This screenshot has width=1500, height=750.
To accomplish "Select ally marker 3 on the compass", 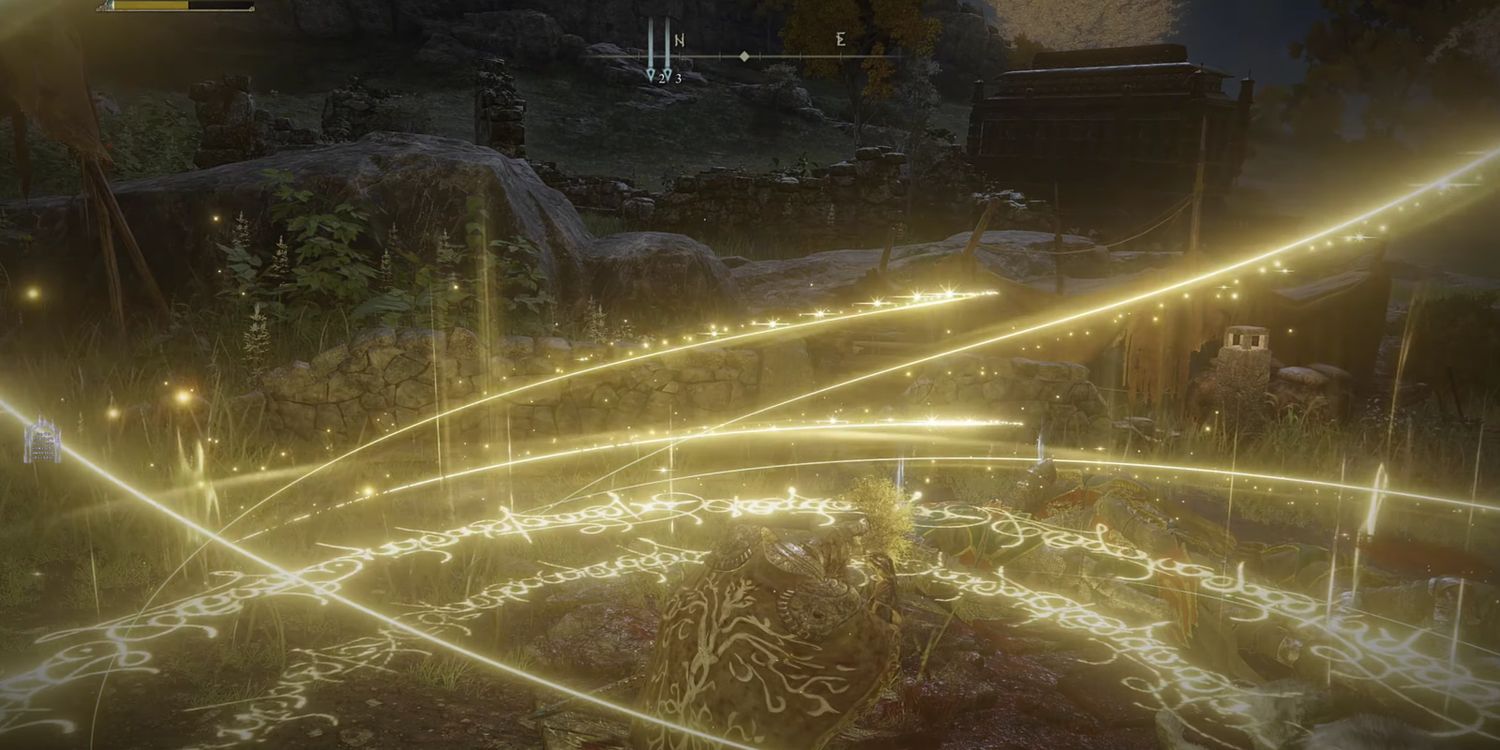I will click(x=667, y=71).
